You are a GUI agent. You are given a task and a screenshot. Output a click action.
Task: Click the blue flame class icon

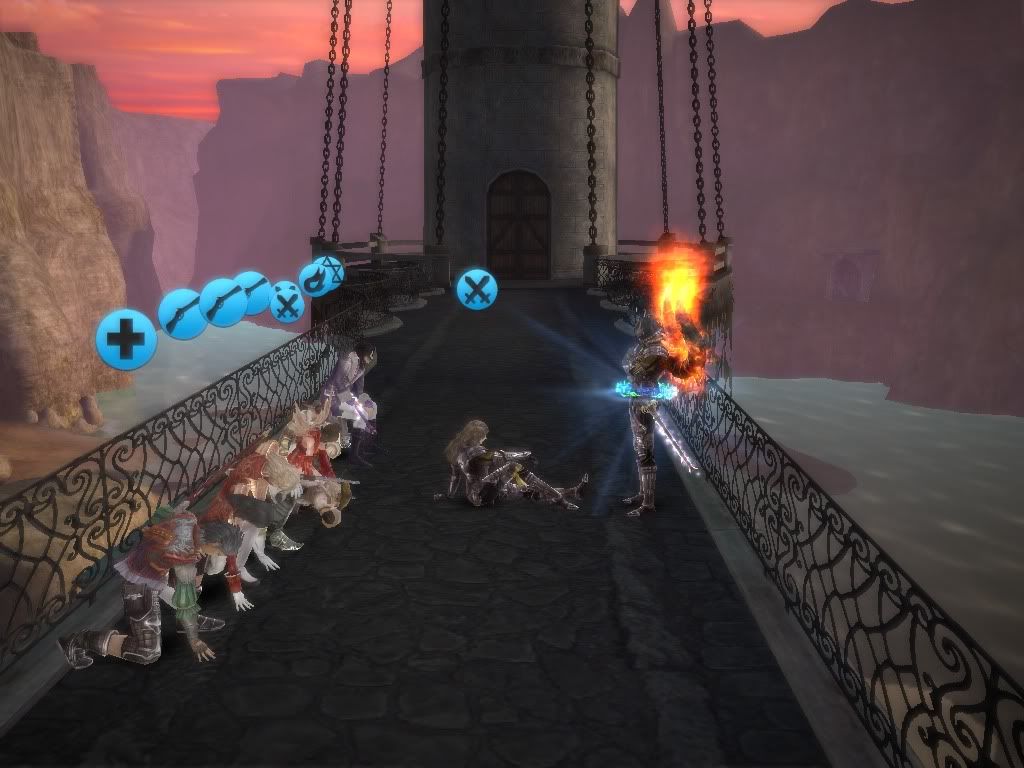pyautogui.click(x=313, y=279)
